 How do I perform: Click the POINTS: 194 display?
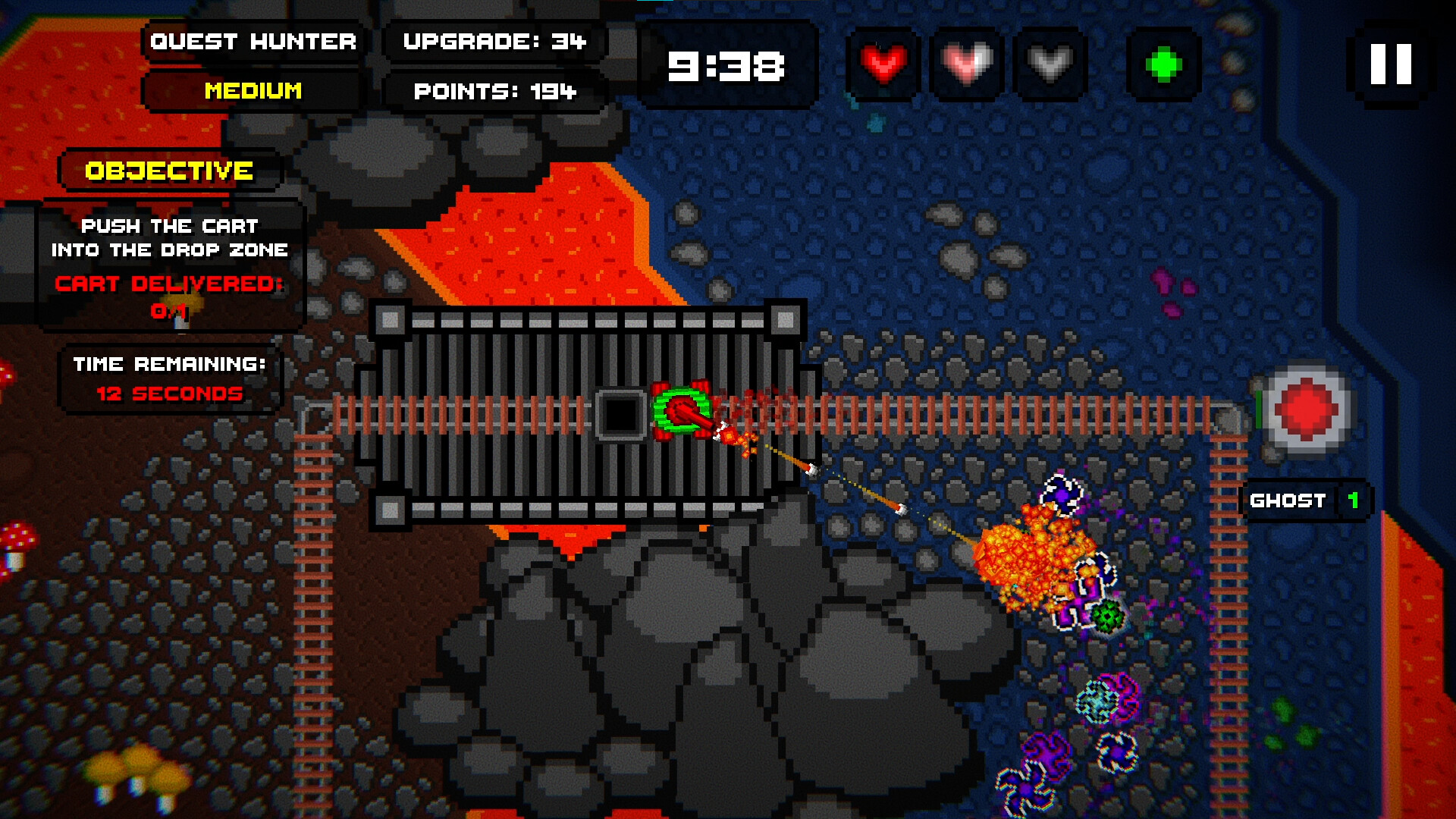coord(494,92)
